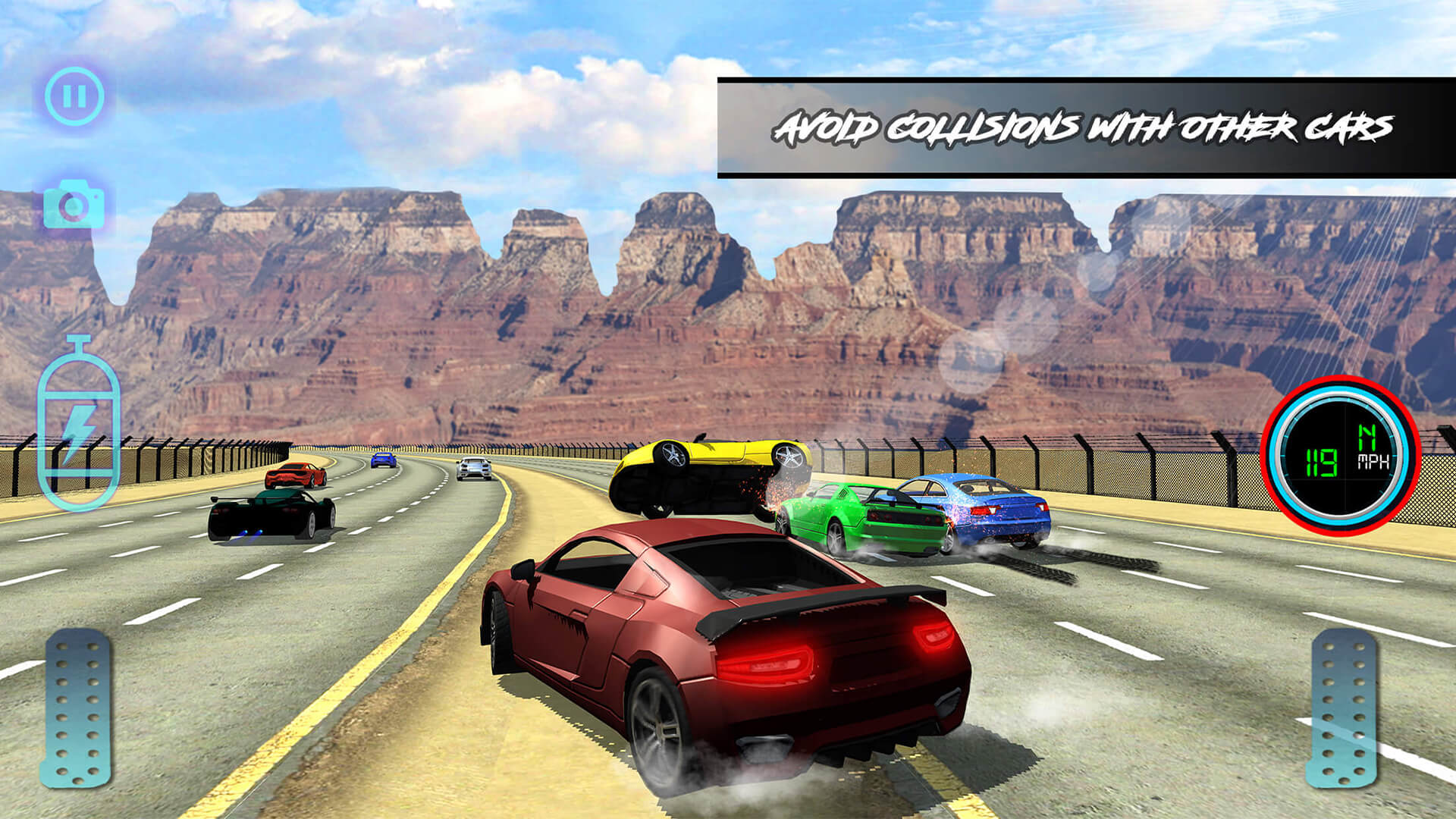Tap the 'Avoid Collisions With Other Cars' banner
1456x819 pixels.
1084,129
